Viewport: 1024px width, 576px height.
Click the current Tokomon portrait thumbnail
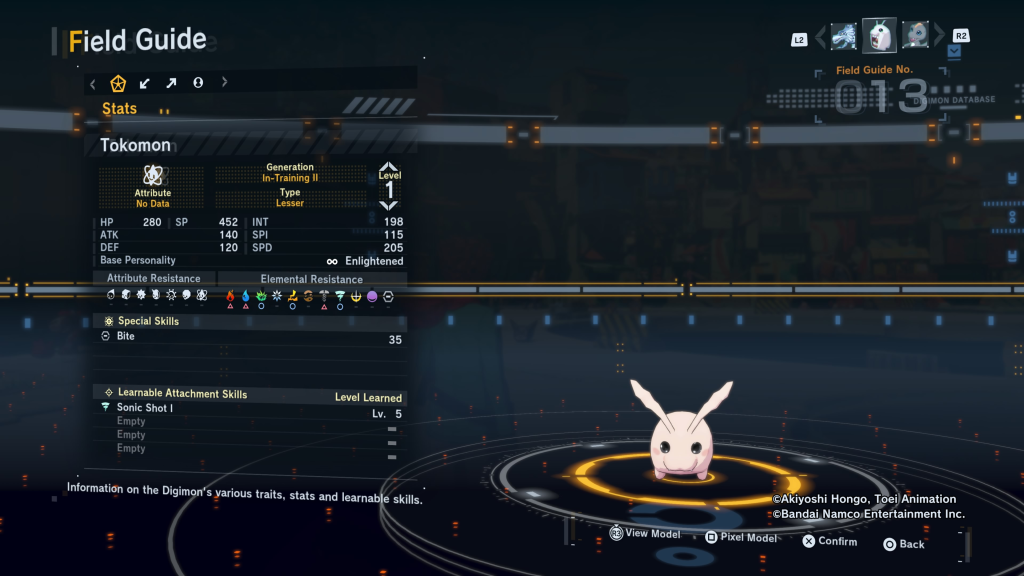point(880,36)
